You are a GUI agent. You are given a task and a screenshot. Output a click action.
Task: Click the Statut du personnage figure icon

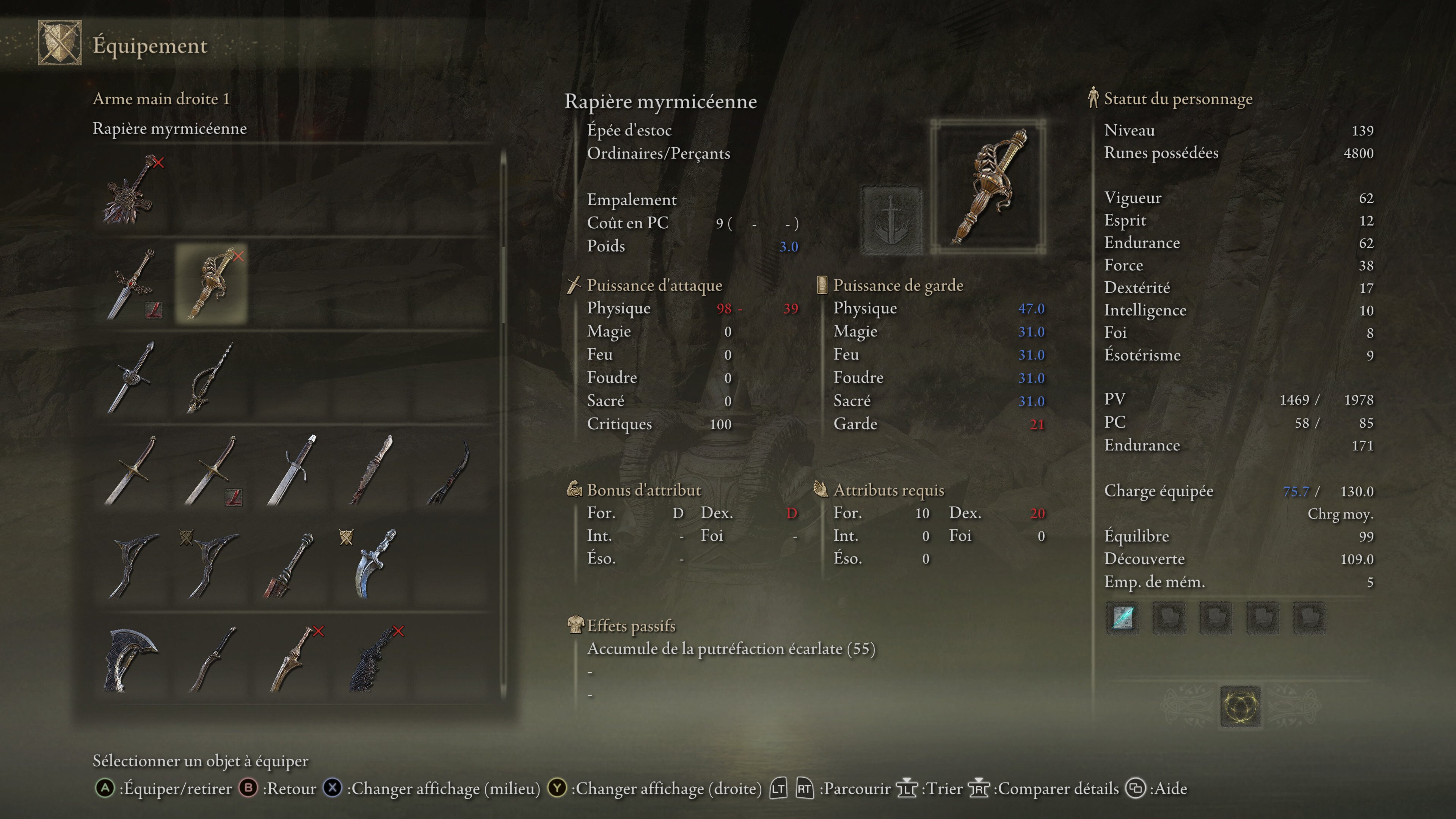(x=1093, y=98)
